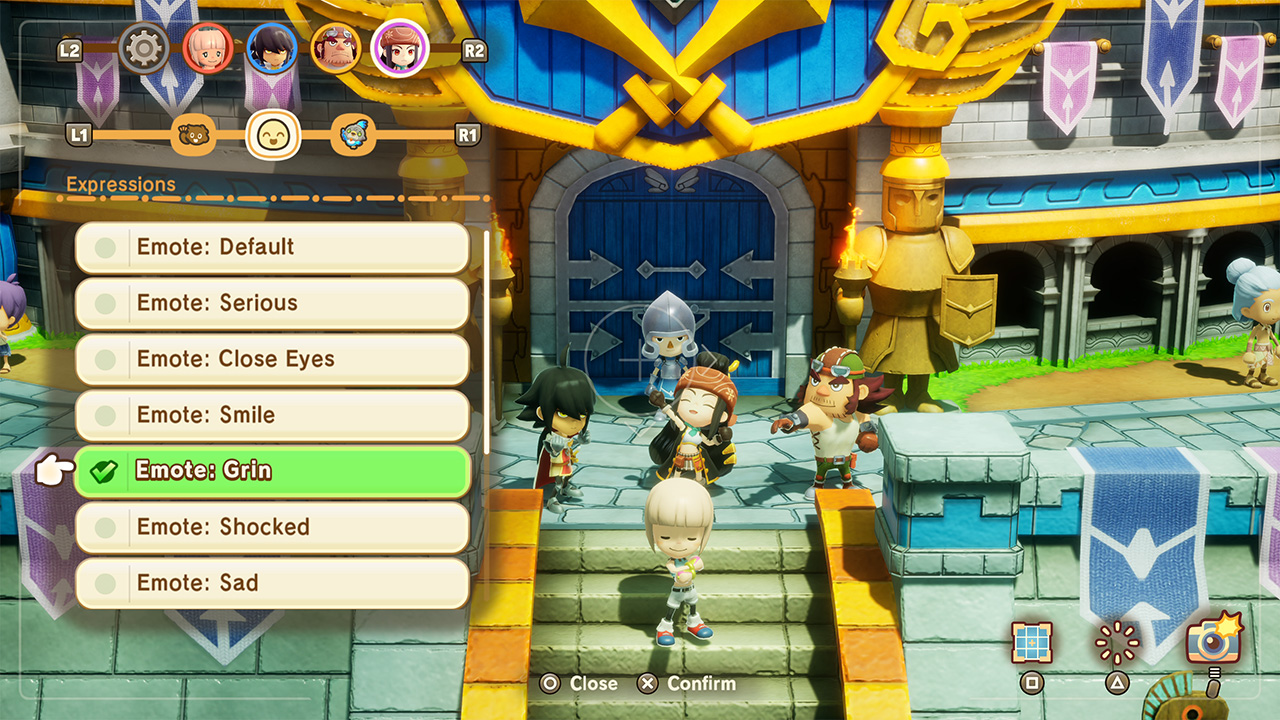Switch to the waving bear poses tab

193,134
